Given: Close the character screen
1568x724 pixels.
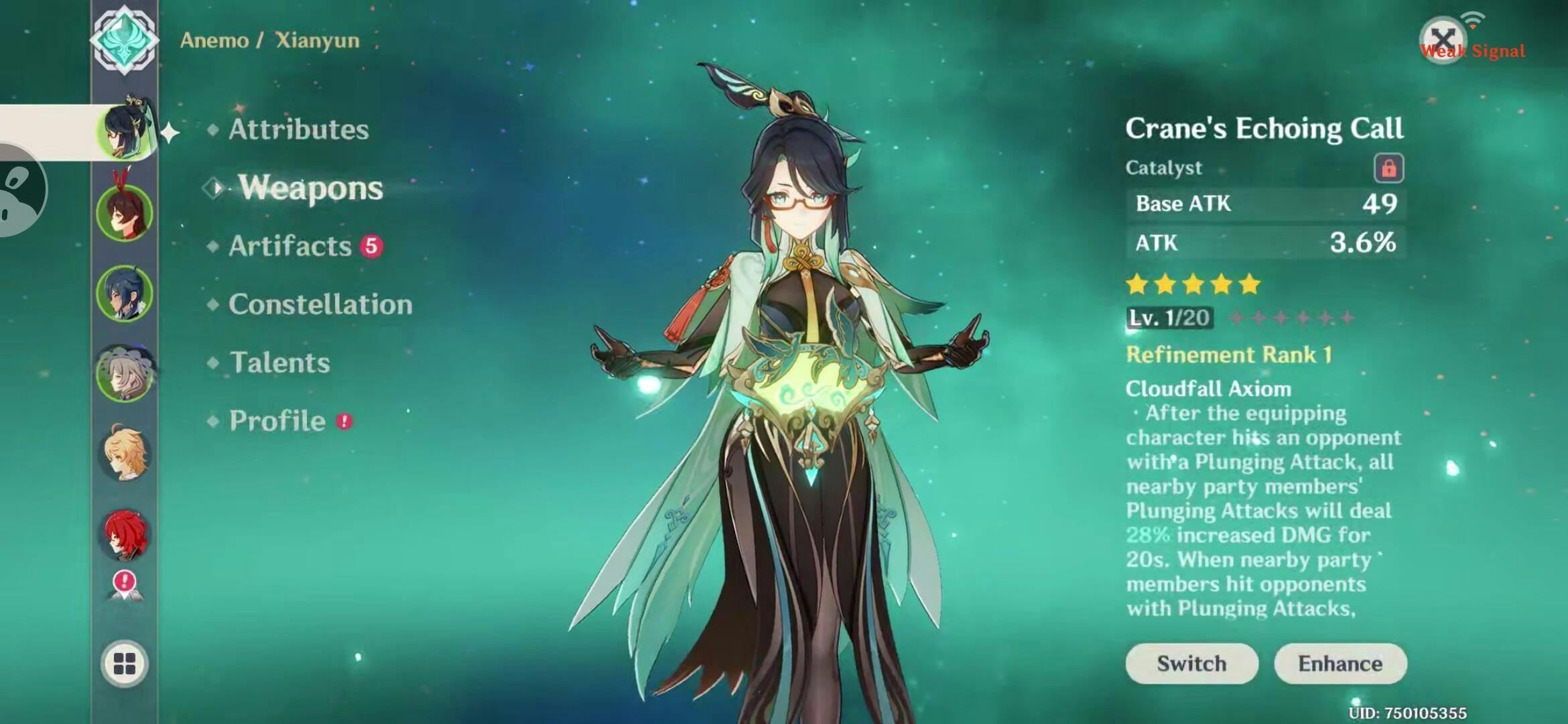Looking at the screenshot, I should point(1442,39).
